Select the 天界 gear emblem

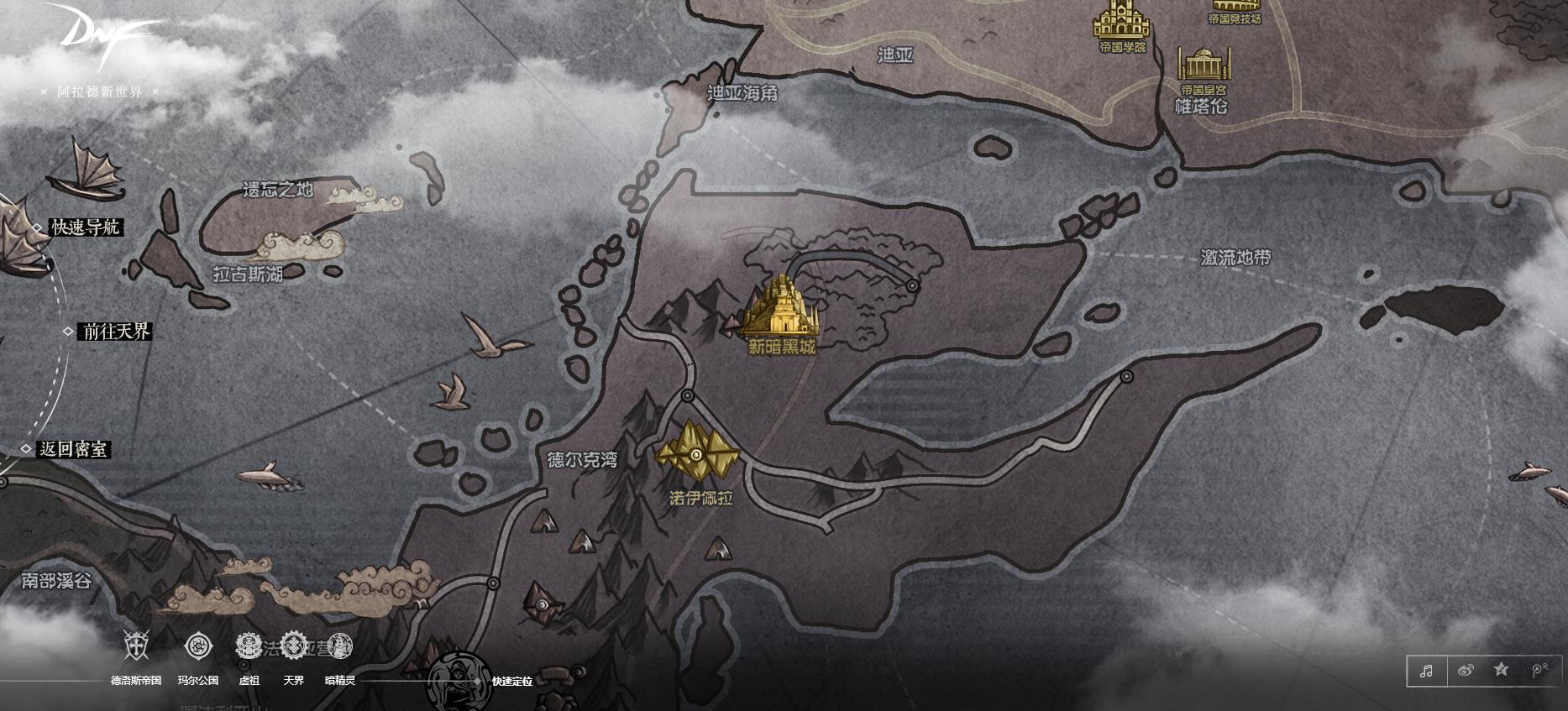(x=294, y=646)
